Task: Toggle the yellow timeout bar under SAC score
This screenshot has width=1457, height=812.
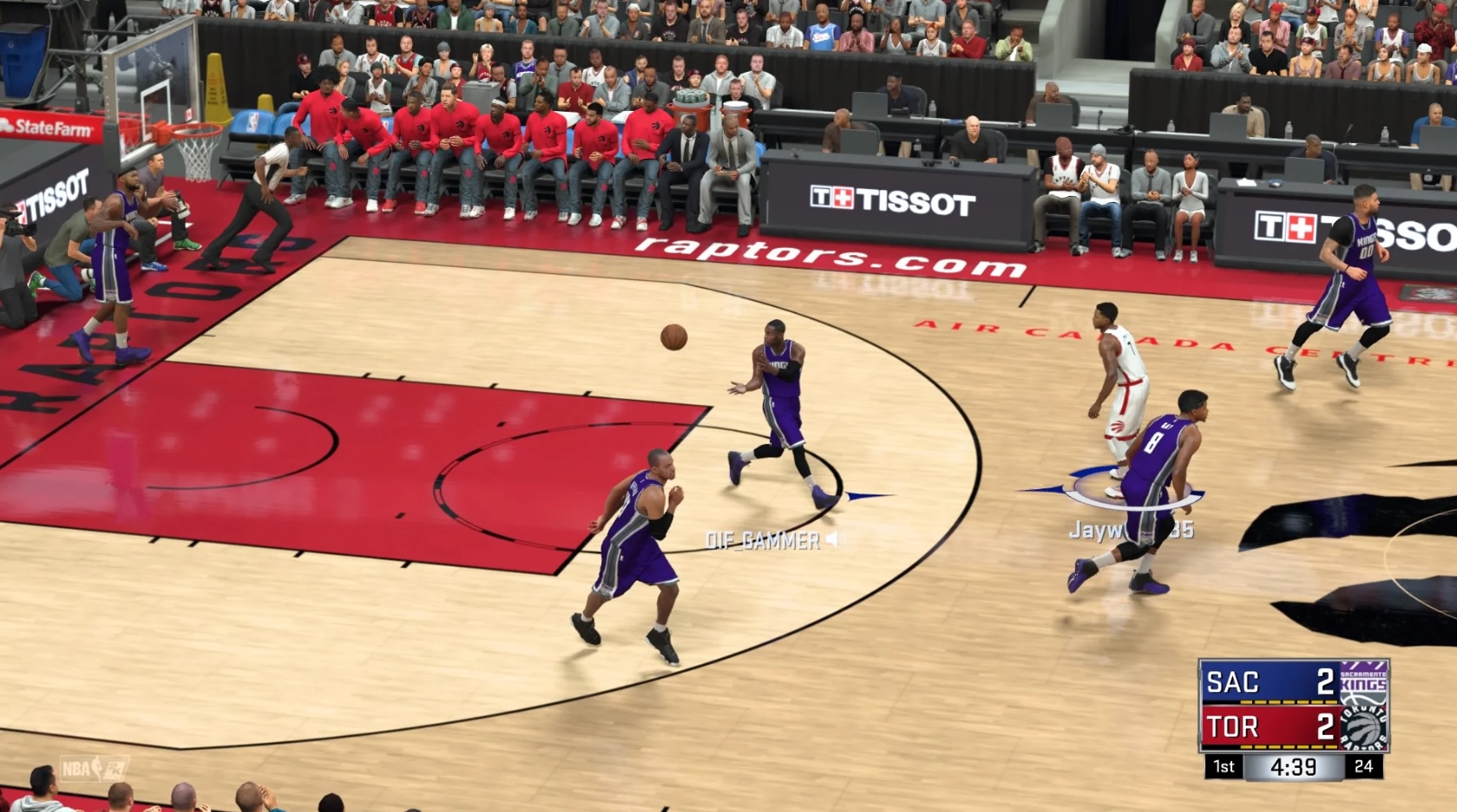Action: tap(1288, 702)
